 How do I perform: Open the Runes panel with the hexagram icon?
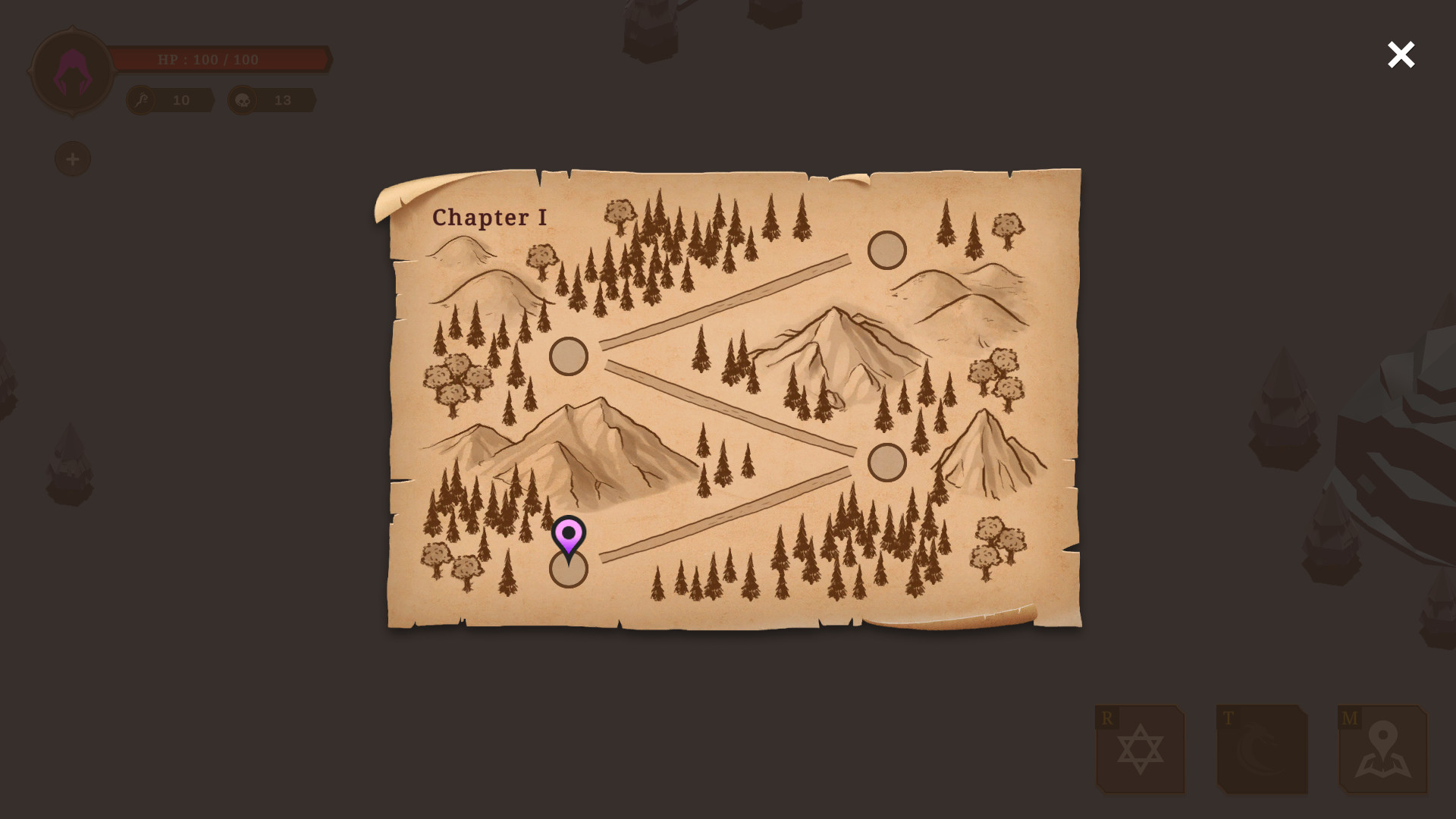1141,751
